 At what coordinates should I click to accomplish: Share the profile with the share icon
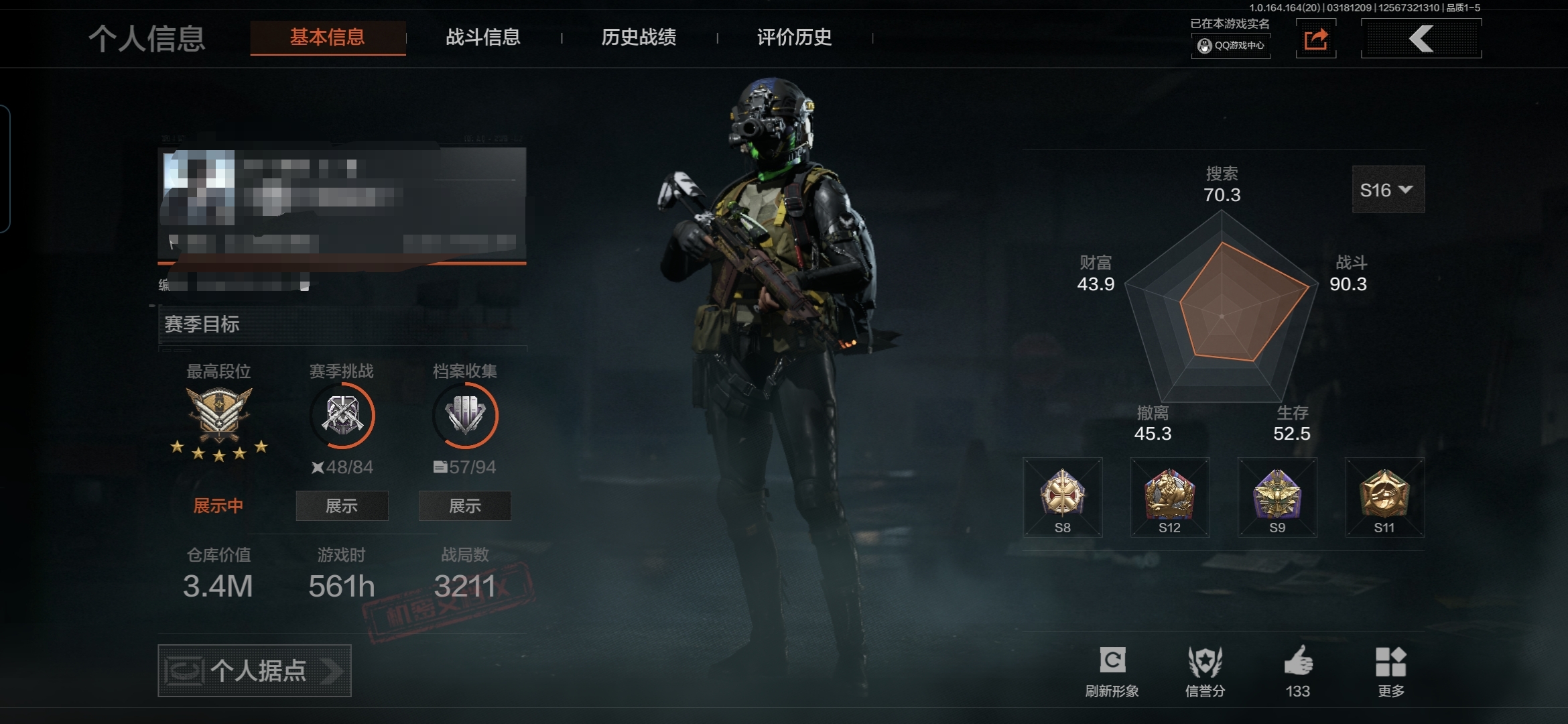coord(1316,39)
